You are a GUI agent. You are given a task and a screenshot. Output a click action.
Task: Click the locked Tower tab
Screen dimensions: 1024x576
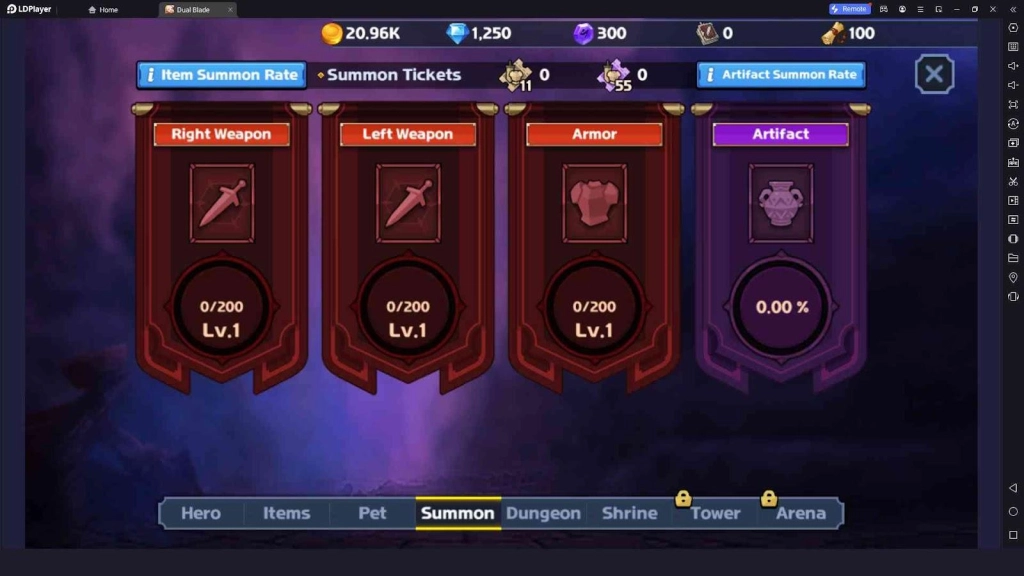(x=715, y=513)
